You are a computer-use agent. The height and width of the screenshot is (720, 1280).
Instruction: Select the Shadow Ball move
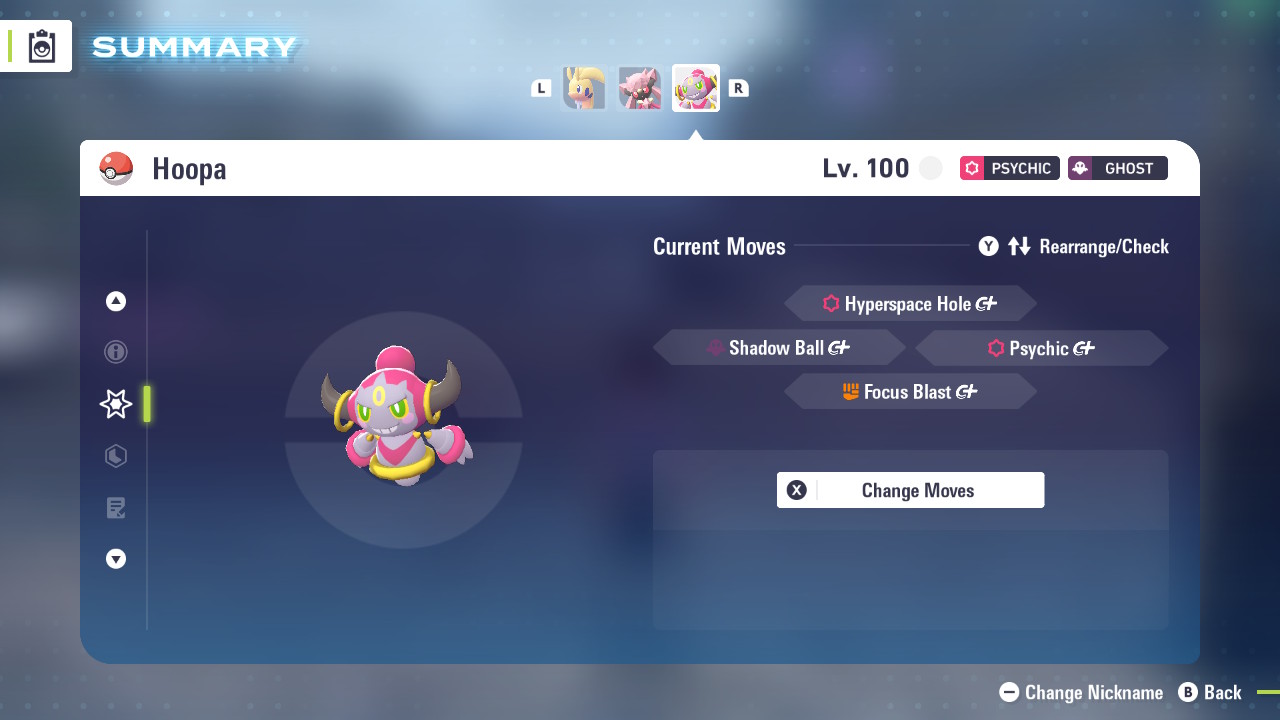pos(779,347)
